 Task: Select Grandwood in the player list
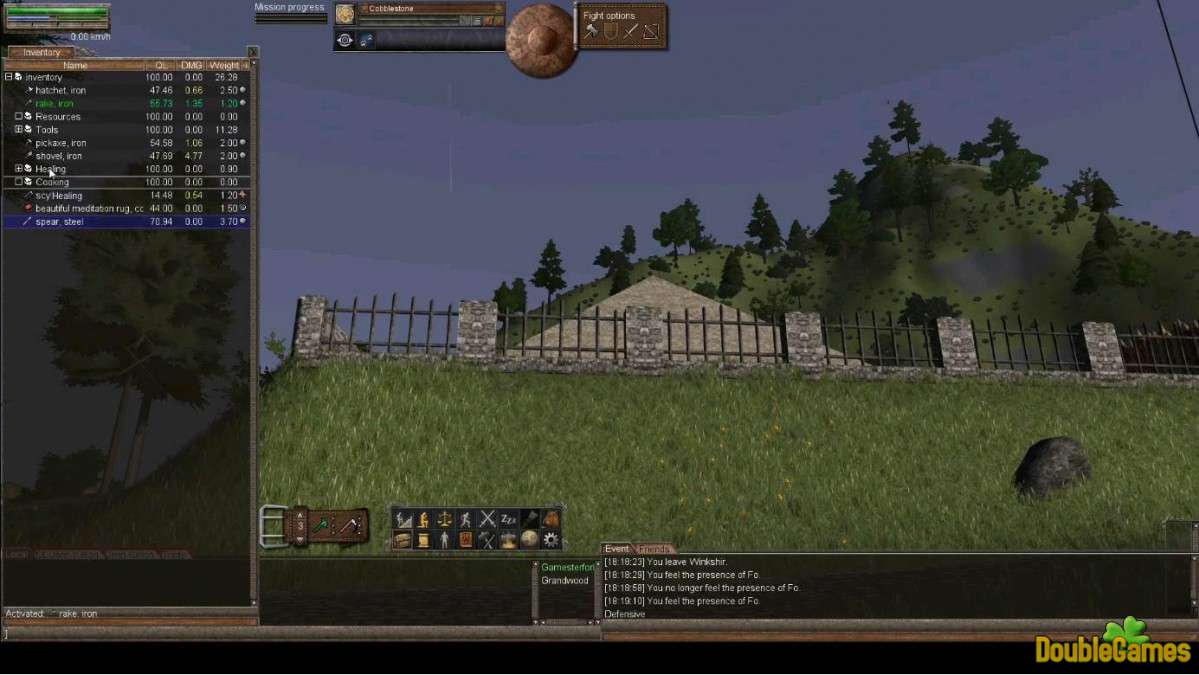pyautogui.click(x=565, y=580)
